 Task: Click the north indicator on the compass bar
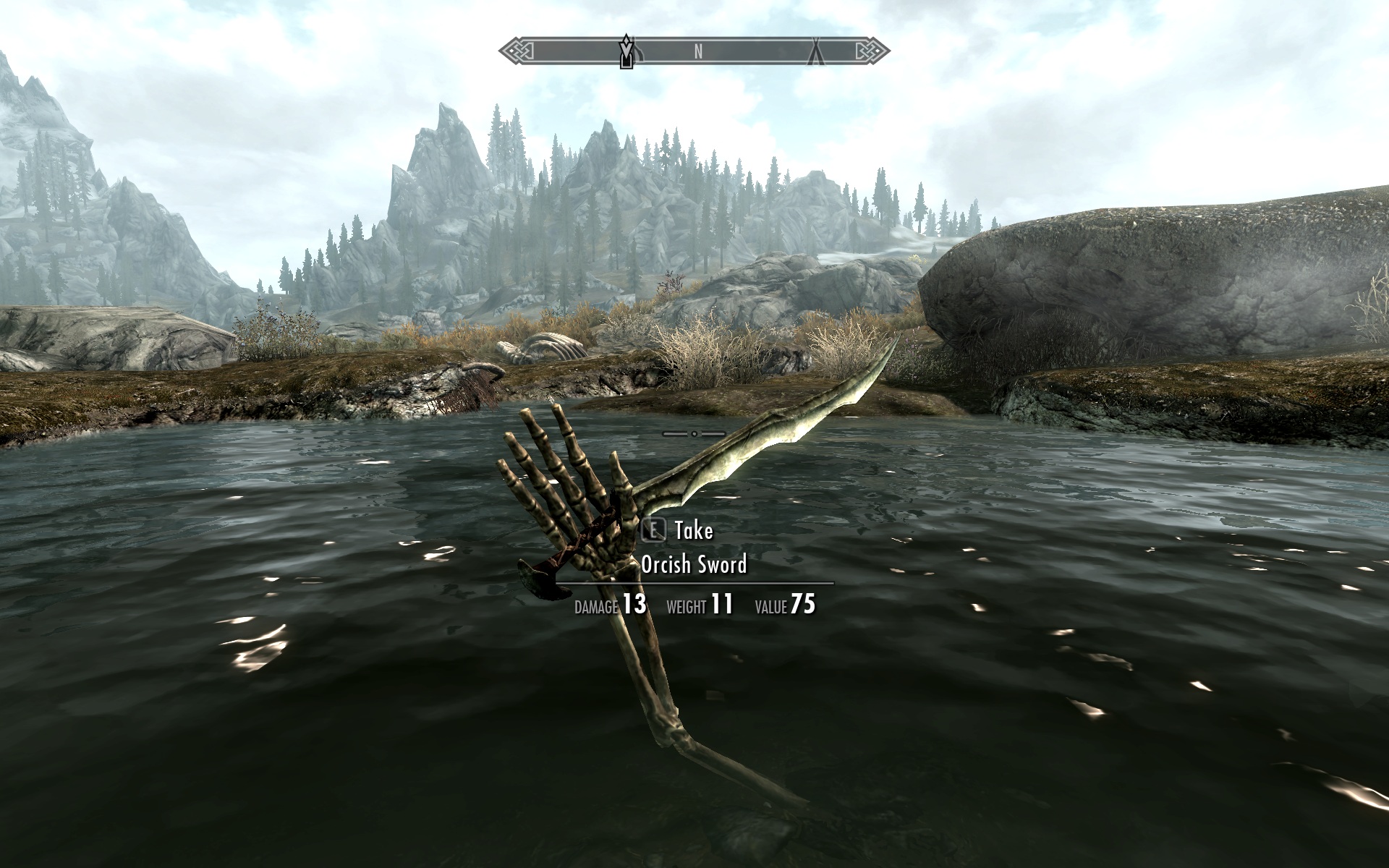698,51
